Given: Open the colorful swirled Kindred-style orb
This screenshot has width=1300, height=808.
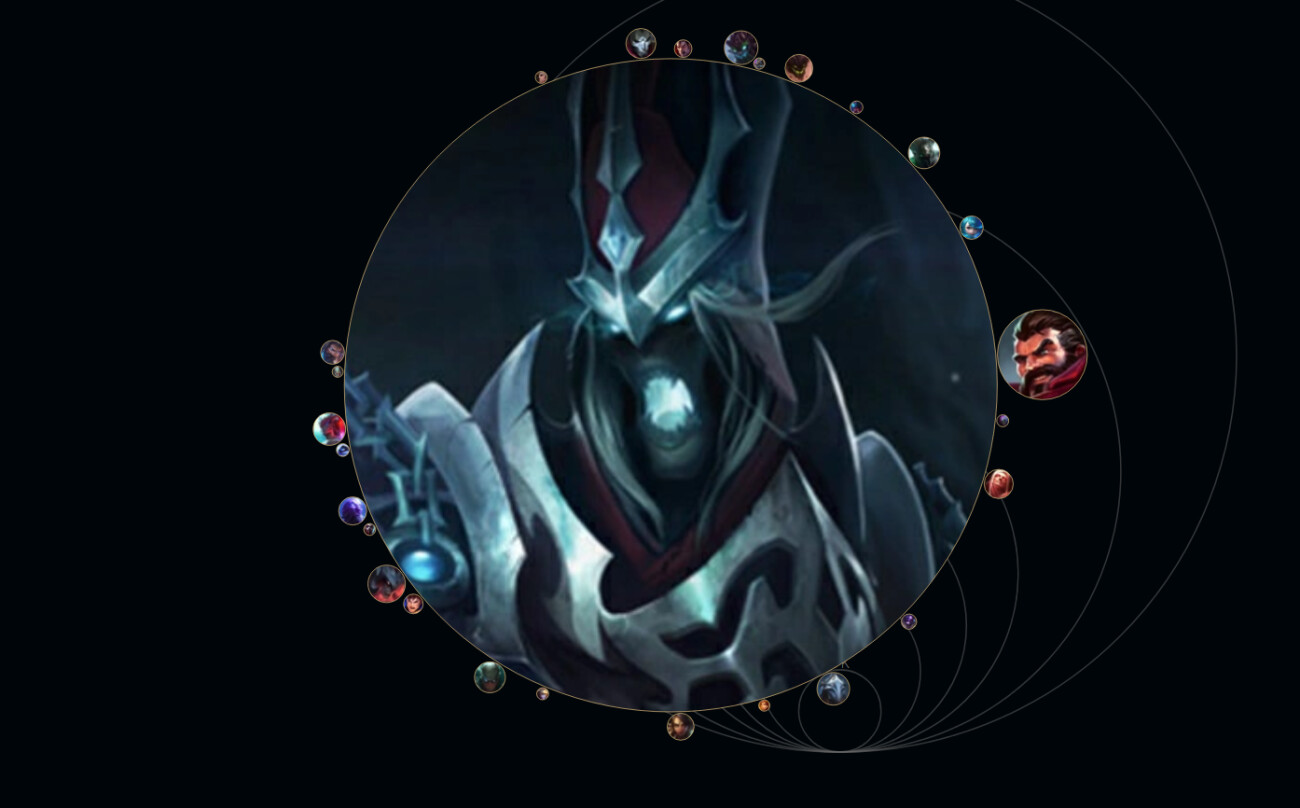Looking at the screenshot, I should tap(327, 427).
